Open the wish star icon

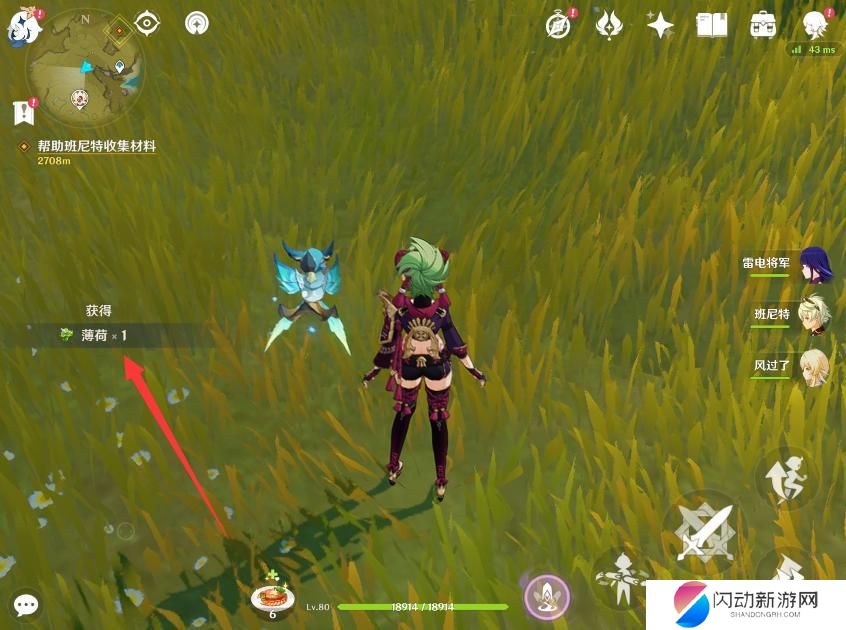pyautogui.click(x=660, y=25)
